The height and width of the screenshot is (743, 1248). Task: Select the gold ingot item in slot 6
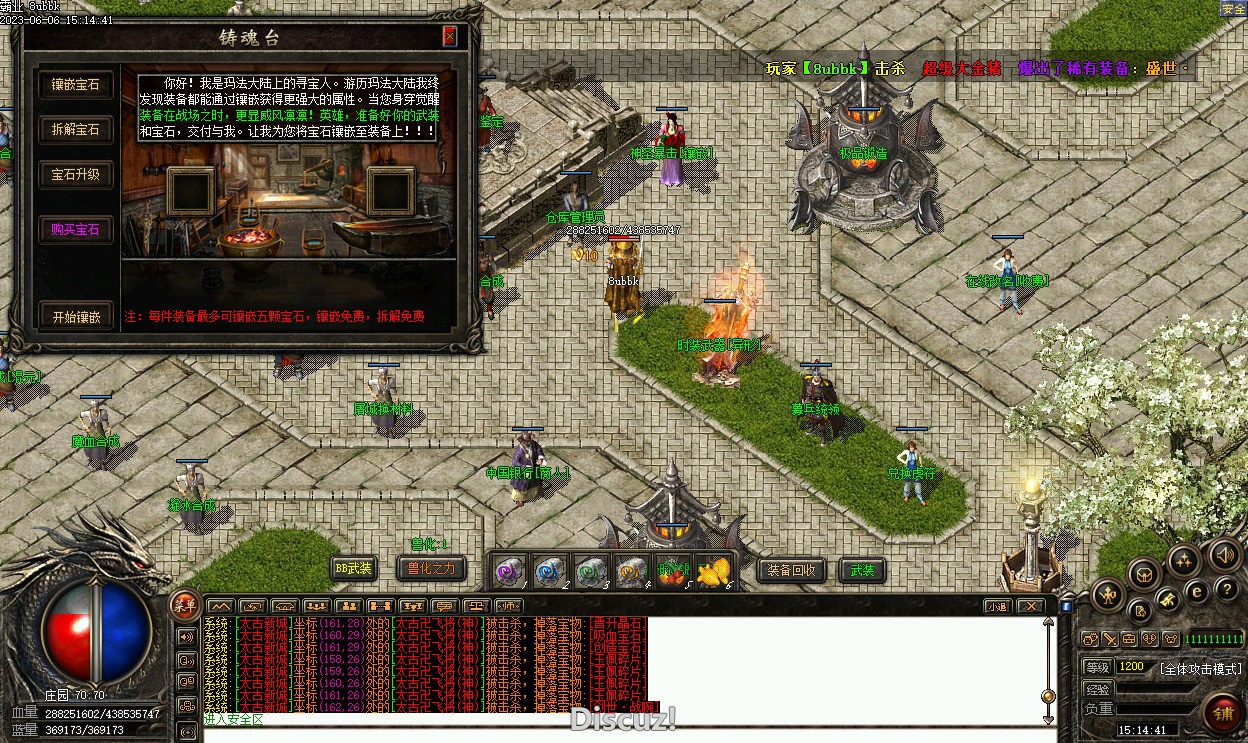(x=714, y=571)
